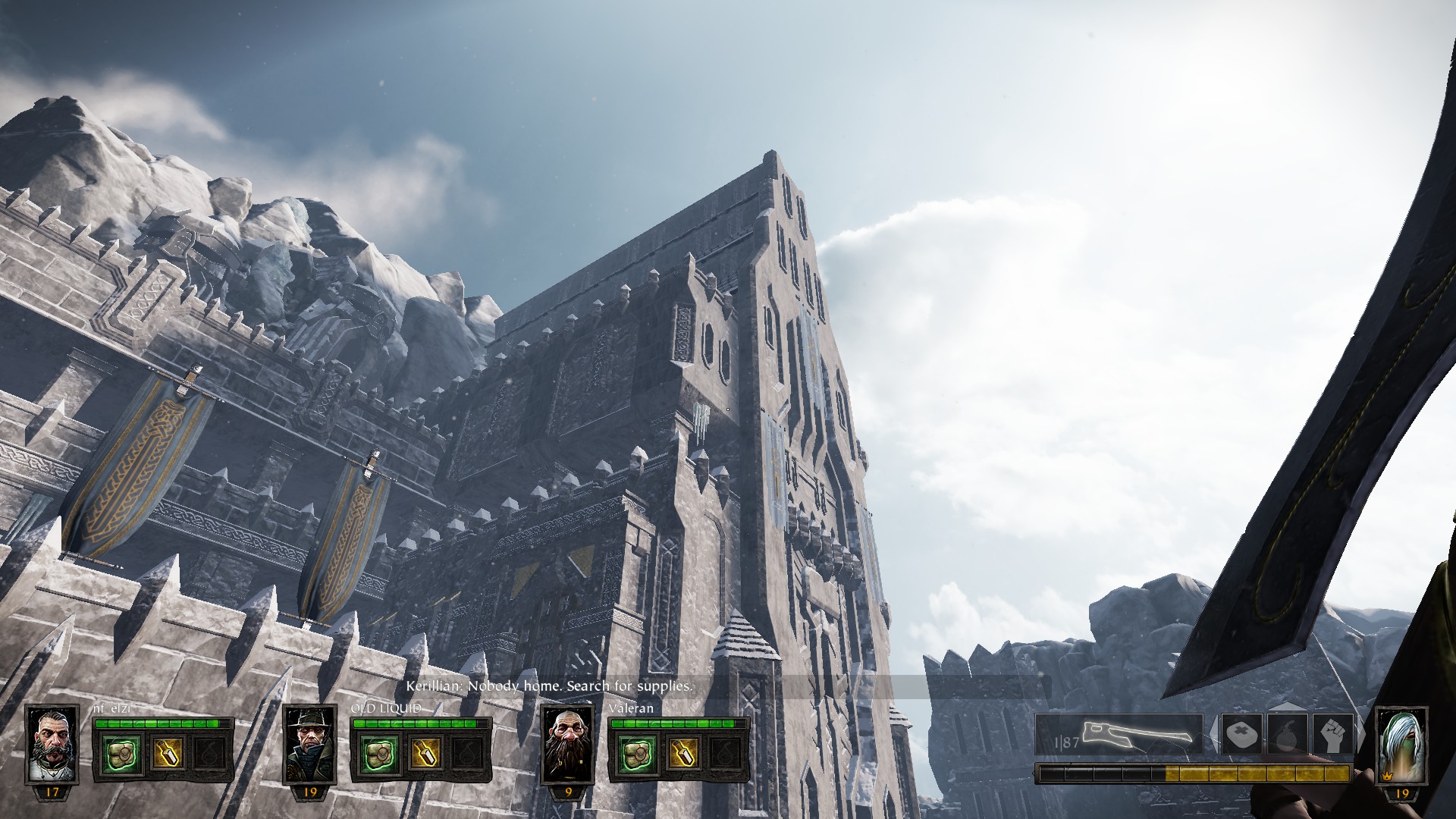
Task: Click Valeran's dwarf portrait
Action: (x=568, y=745)
